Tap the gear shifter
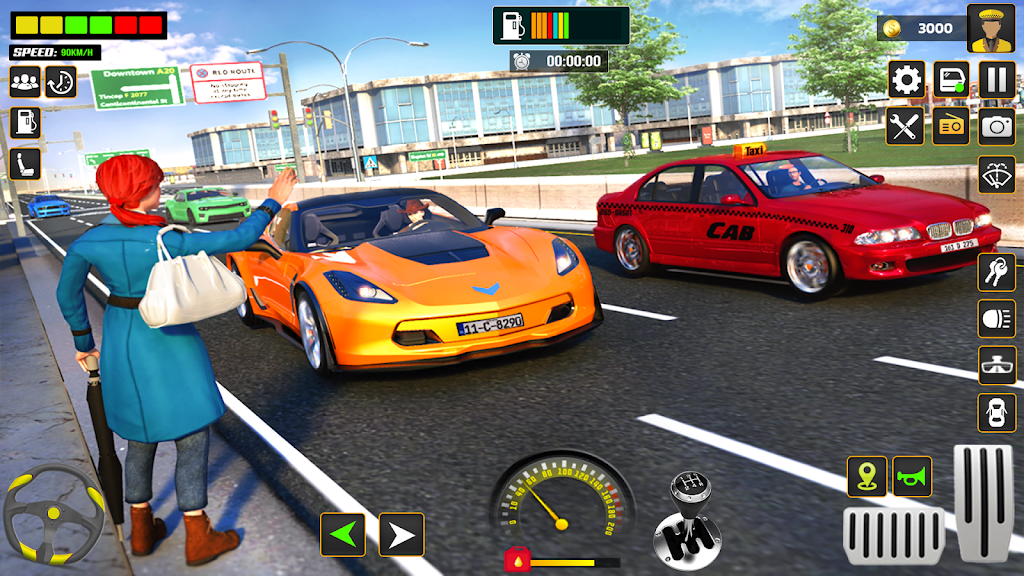 pos(688,518)
